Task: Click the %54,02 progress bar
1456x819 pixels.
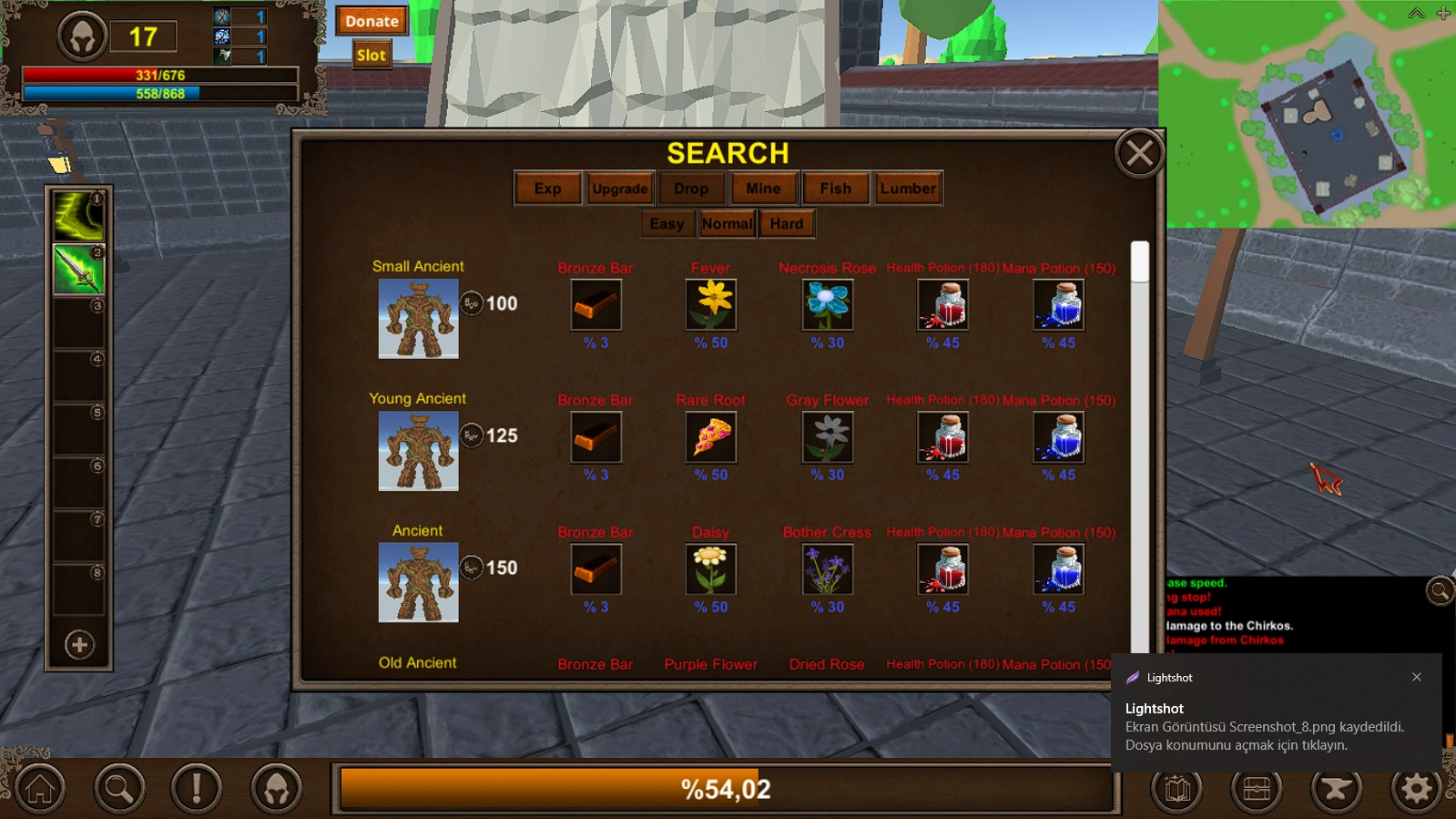Action: point(727,789)
